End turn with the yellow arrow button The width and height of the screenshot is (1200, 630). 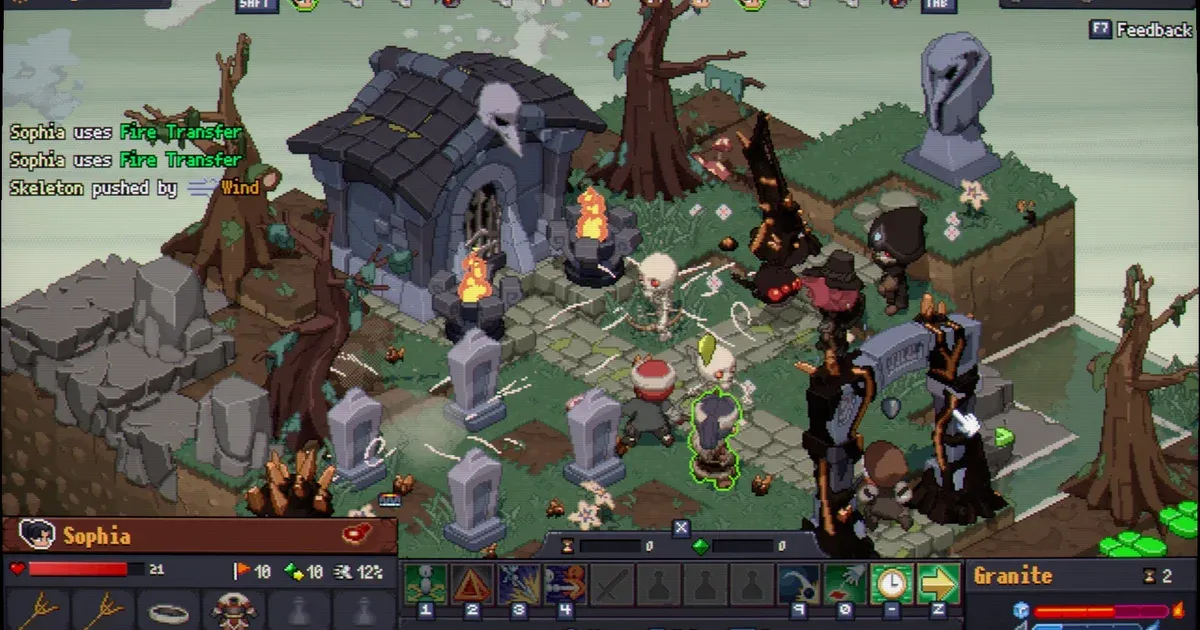(938, 583)
